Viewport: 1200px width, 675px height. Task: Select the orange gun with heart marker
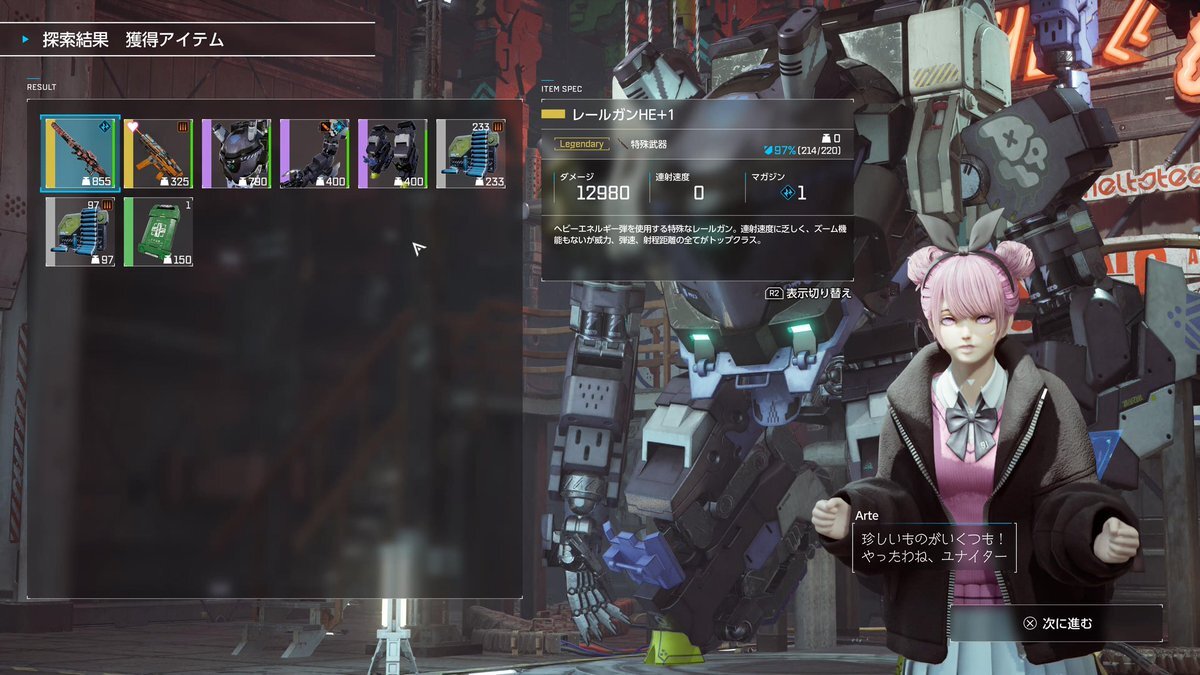tap(158, 153)
